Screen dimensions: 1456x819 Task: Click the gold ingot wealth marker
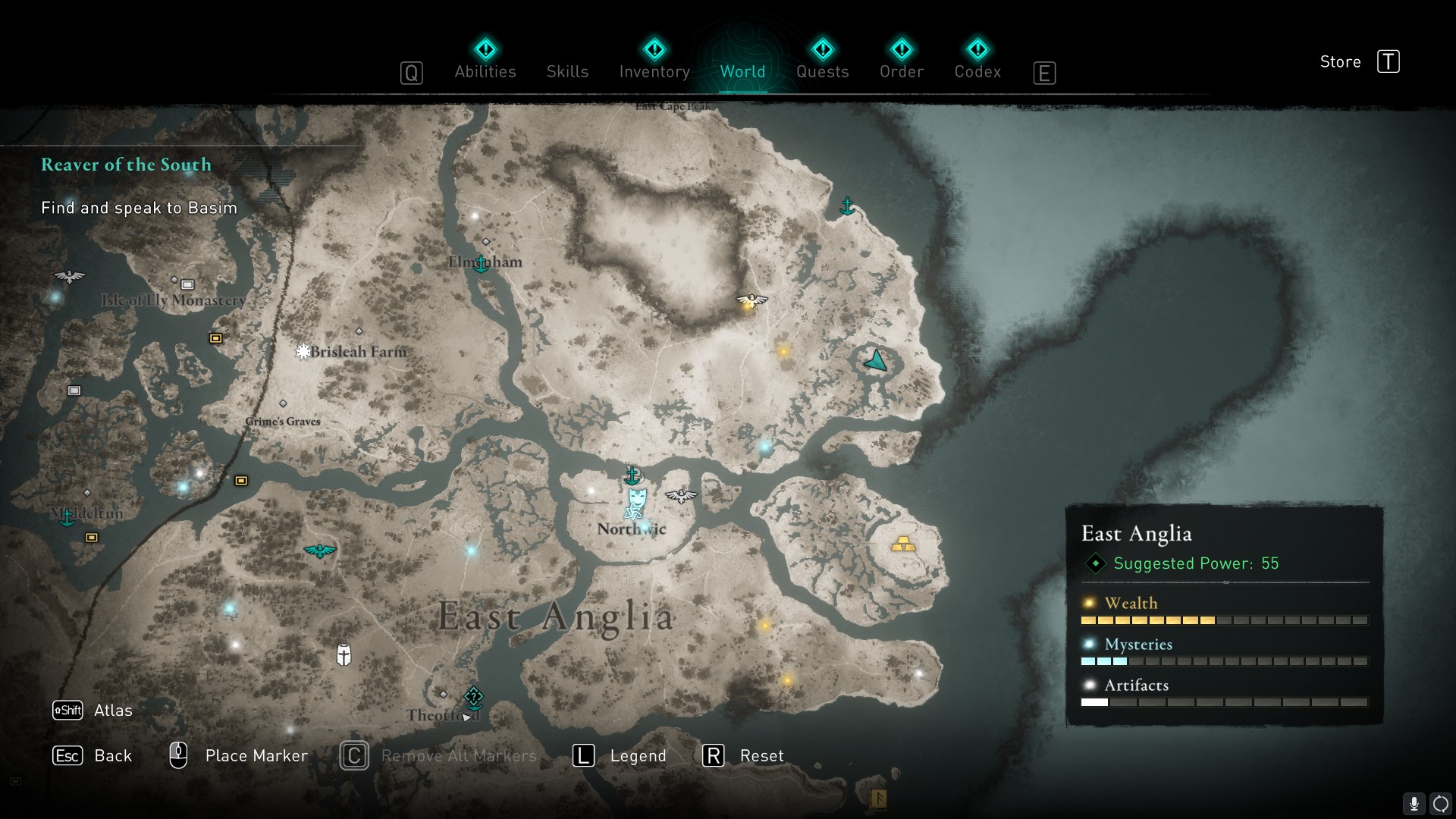click(902, 544)
